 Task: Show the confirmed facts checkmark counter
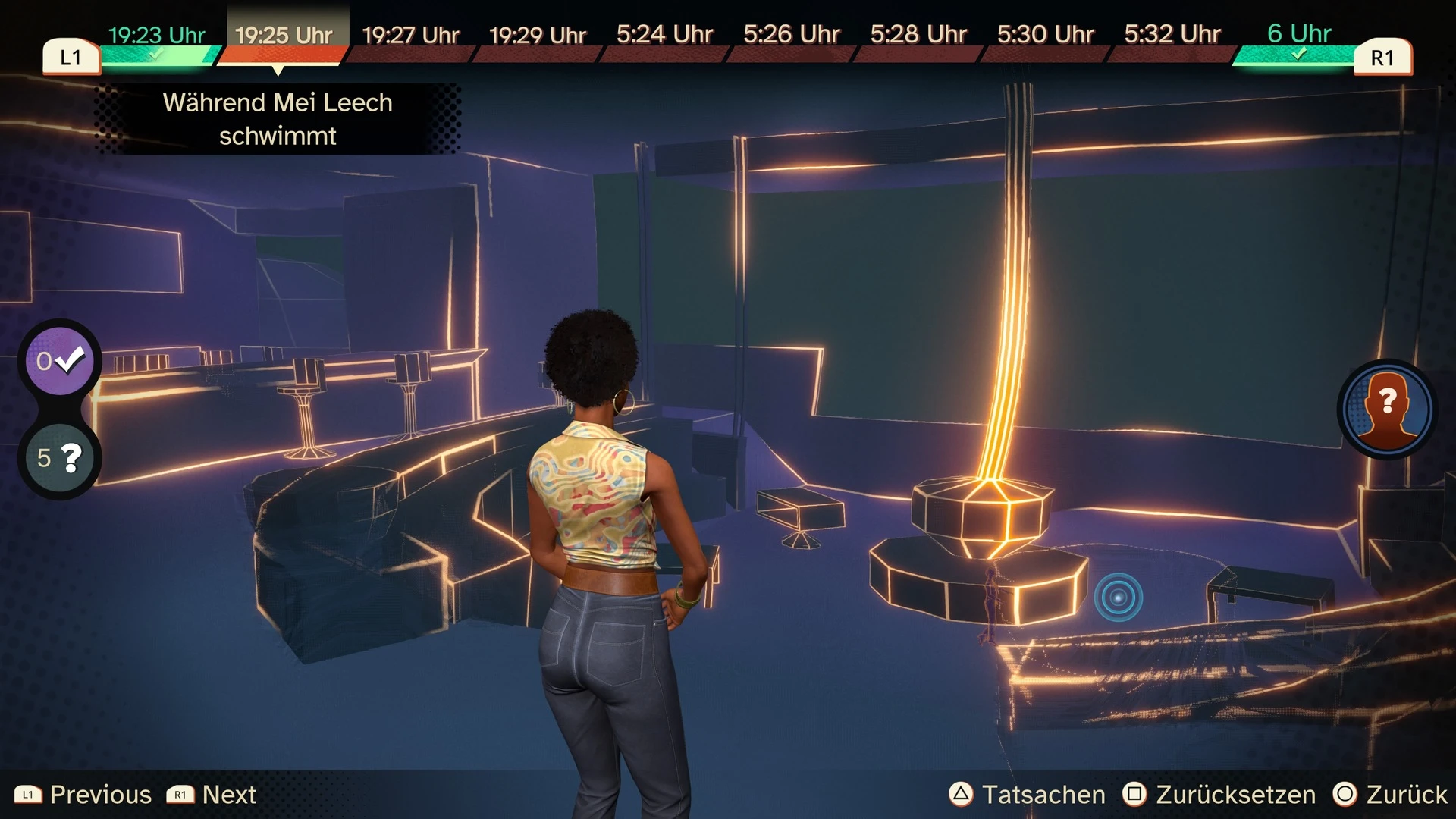pyautogui.click(x=60, y=361)
